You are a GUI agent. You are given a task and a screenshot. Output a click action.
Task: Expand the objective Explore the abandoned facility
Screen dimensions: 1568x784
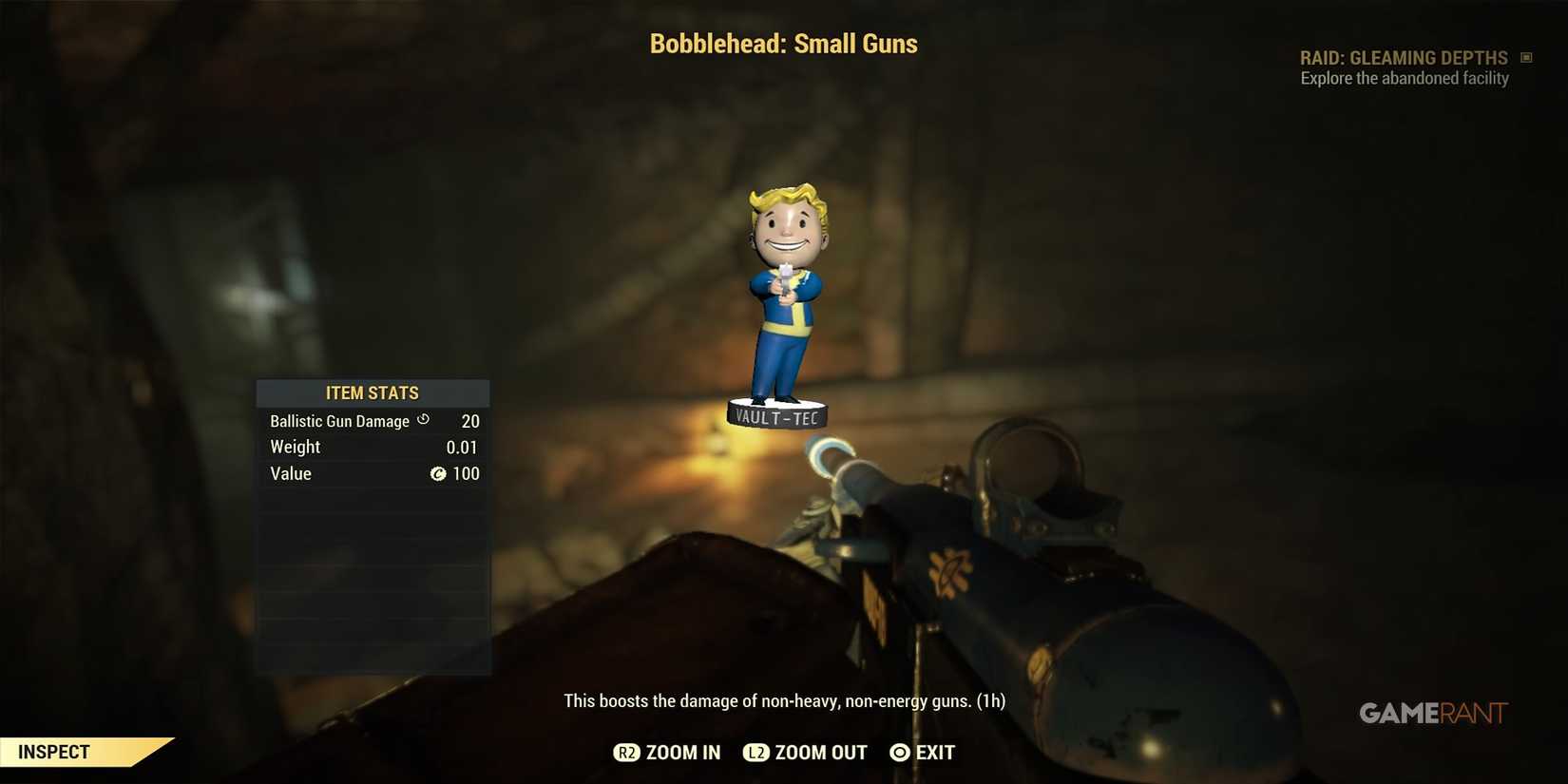coord(1405,78)
